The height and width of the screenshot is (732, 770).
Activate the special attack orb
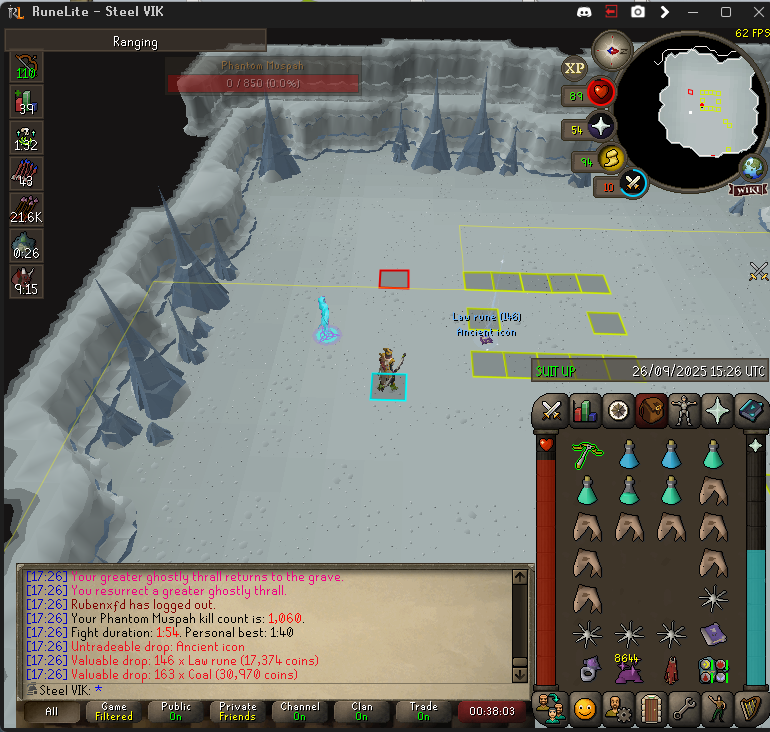coord(633,183)
